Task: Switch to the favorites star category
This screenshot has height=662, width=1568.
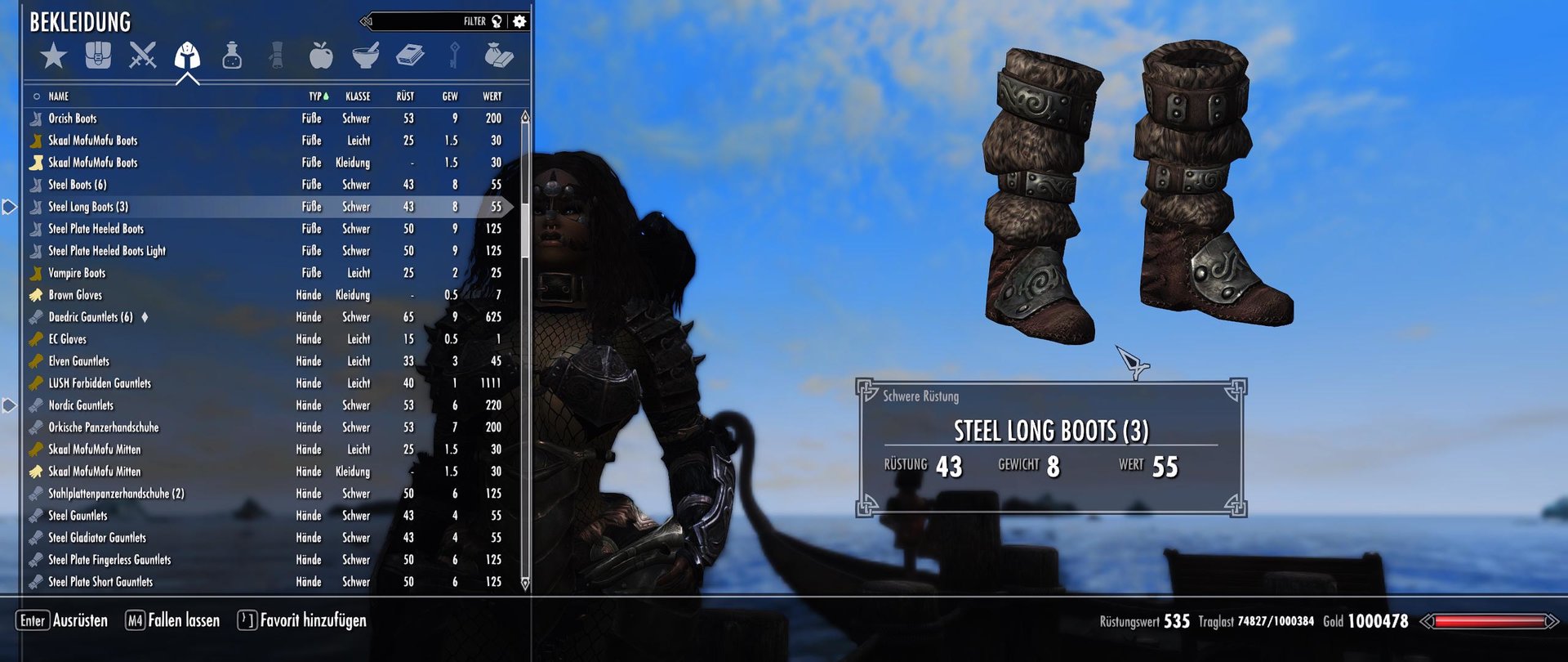Action: 54,56
